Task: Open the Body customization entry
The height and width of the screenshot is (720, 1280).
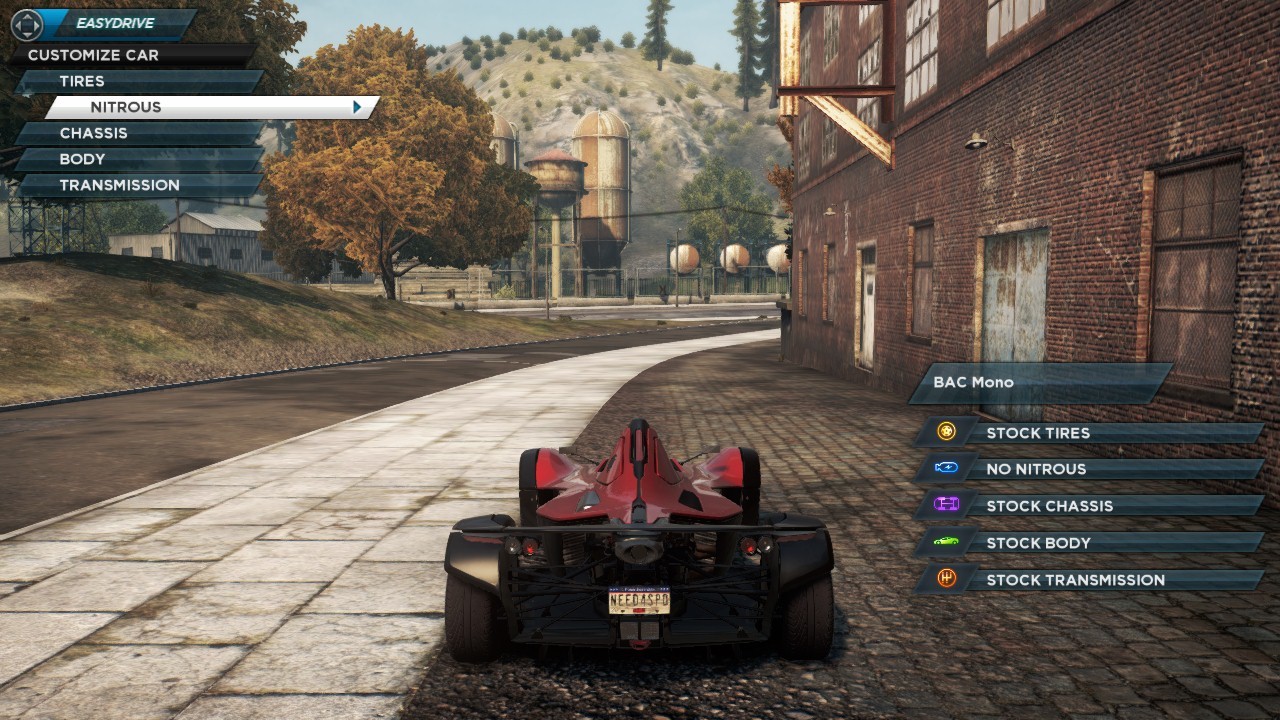Action: point(140,159)
